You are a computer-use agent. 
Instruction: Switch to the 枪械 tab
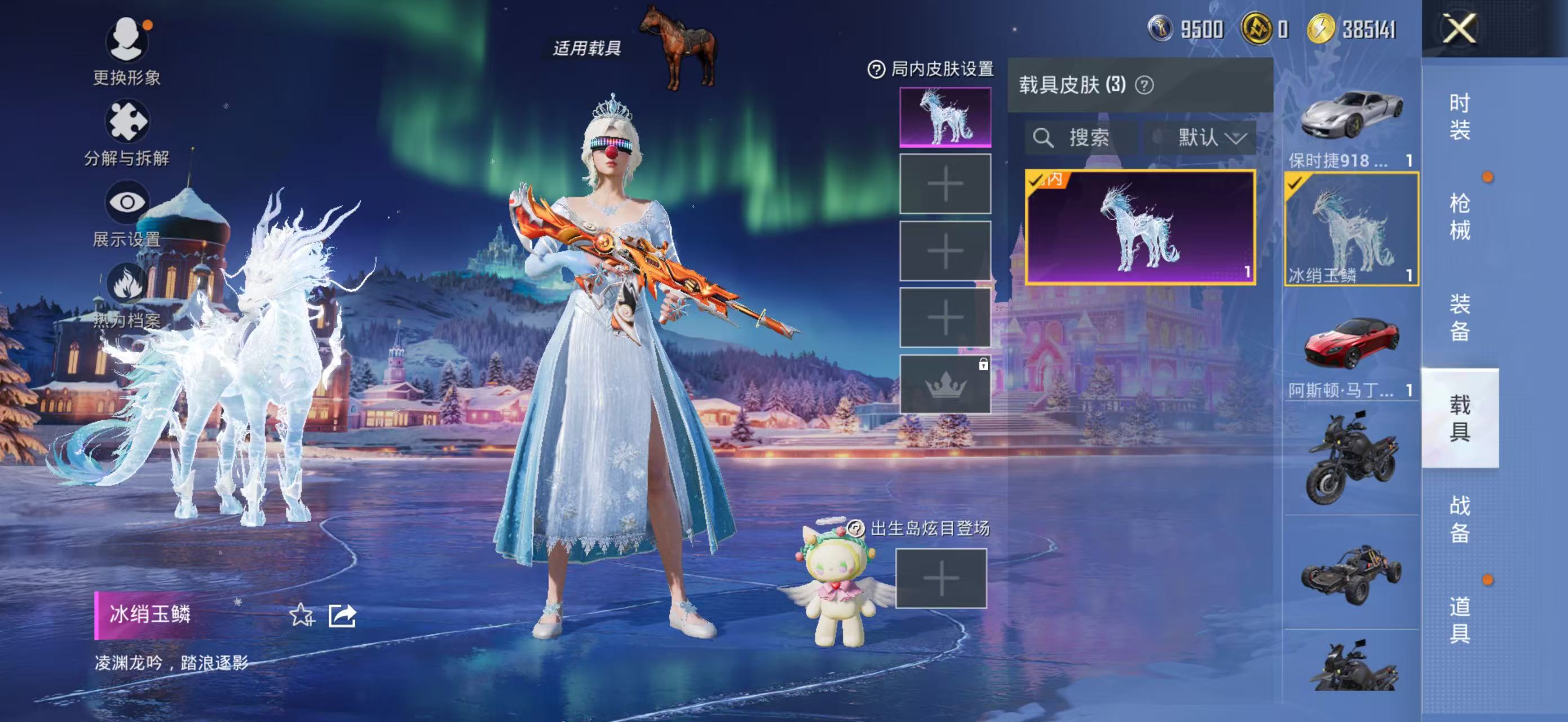(1459, 217)
